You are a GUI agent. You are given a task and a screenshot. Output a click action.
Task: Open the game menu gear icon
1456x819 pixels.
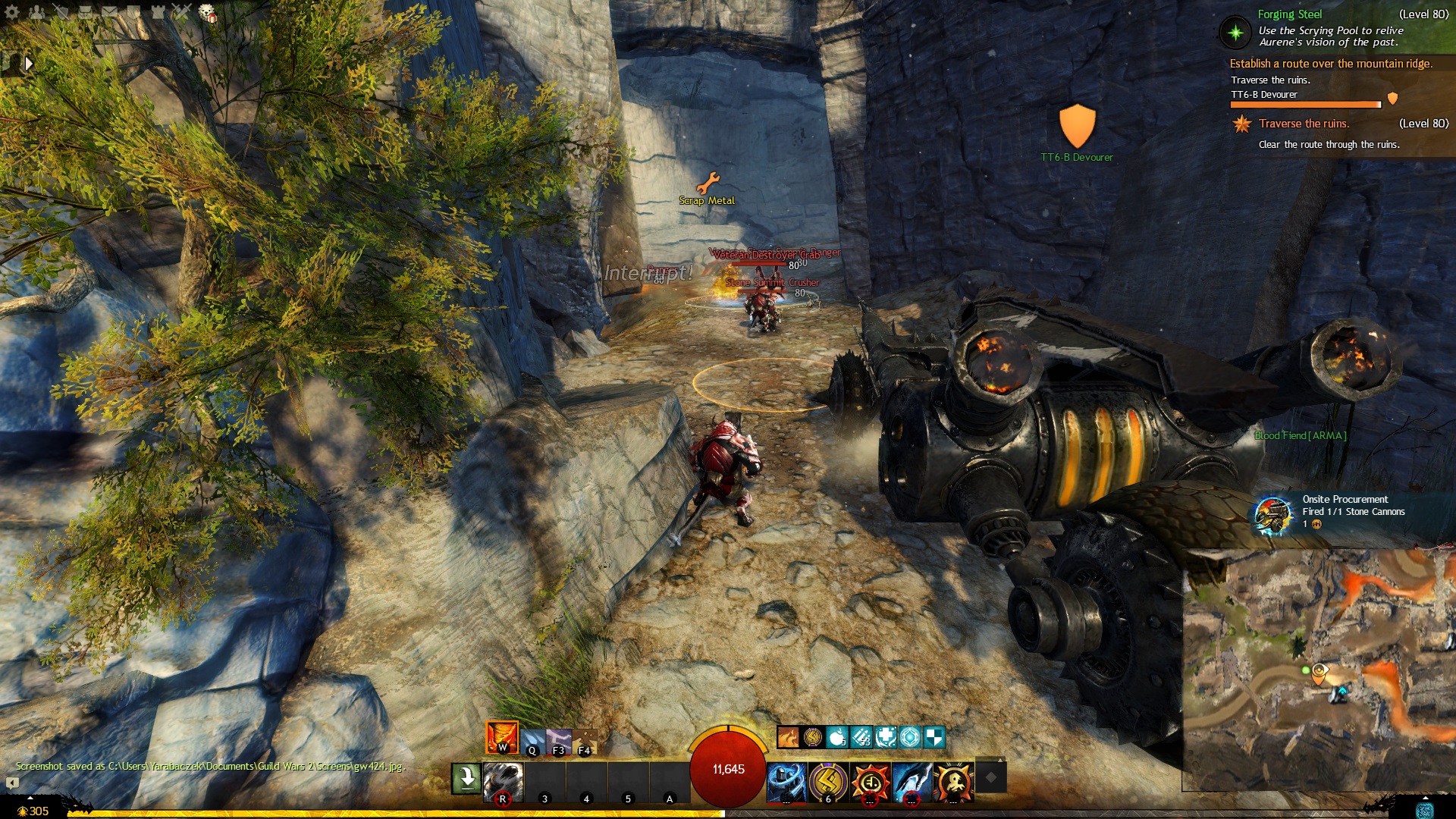[x=12, y=11]
